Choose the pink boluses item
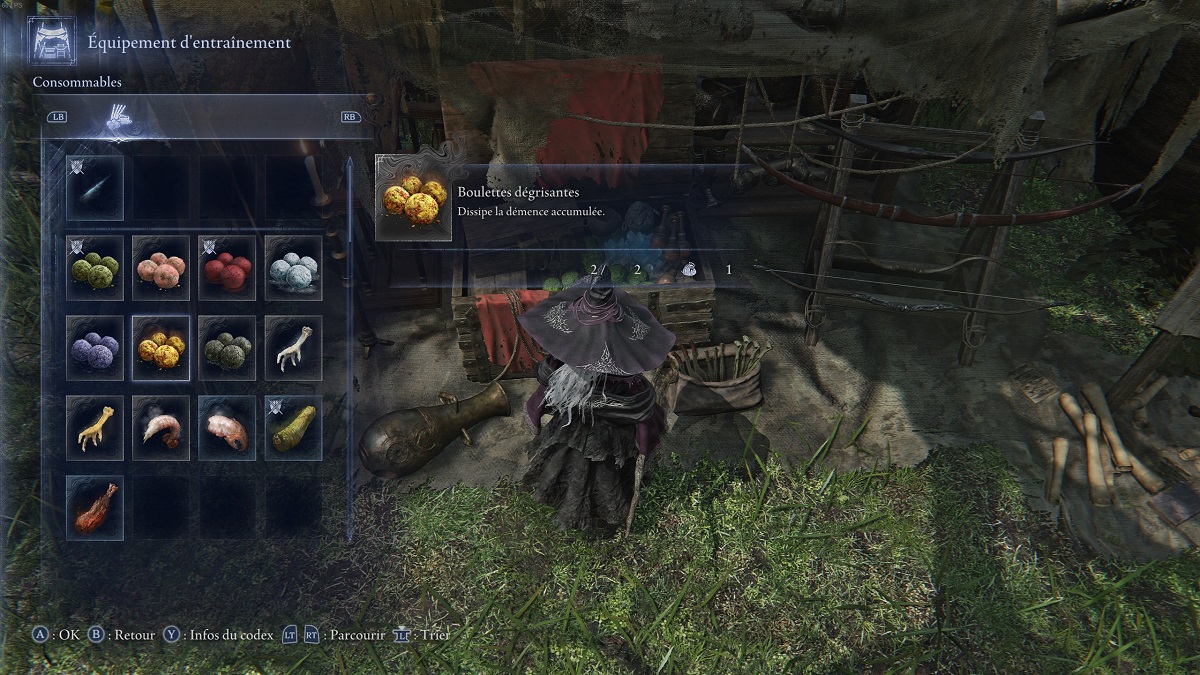Viewport: 1200px width, 675px height. point(161,267)
